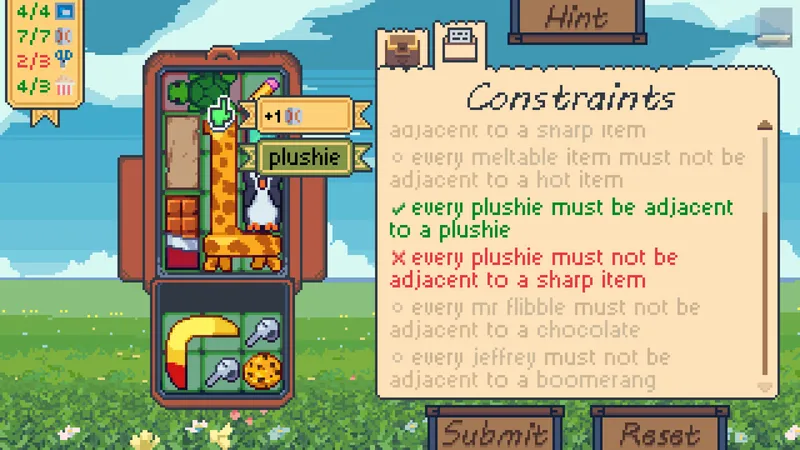Click the scroll-down arrow of constraints list
The height and width of the screenshot is (450, 800).
point(765,386)
